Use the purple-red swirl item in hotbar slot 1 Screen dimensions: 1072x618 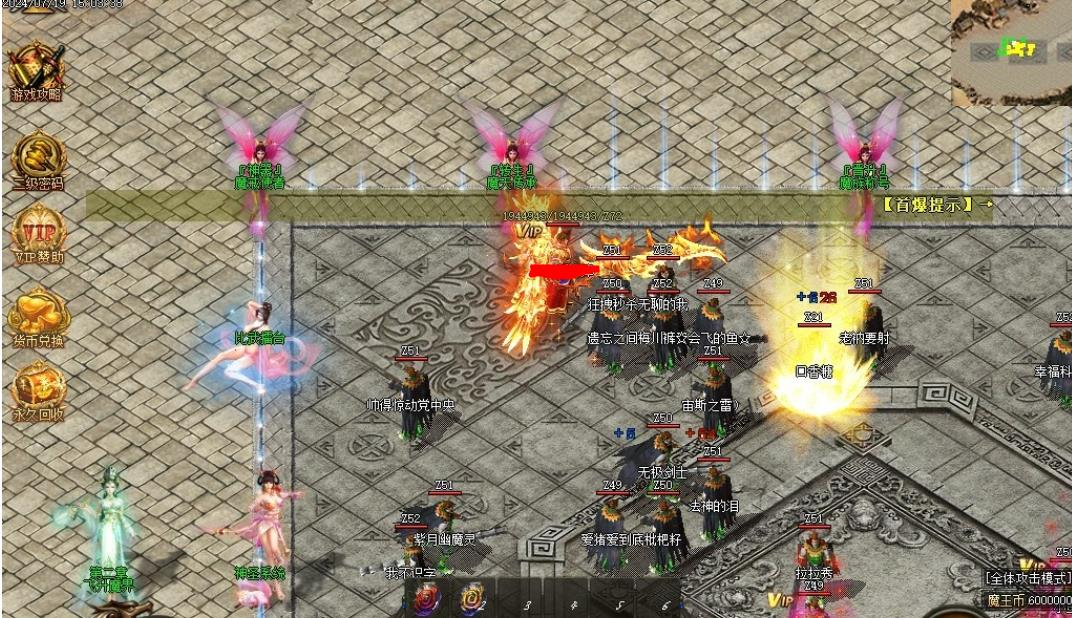pyautogui.click(x=427, y=599)
